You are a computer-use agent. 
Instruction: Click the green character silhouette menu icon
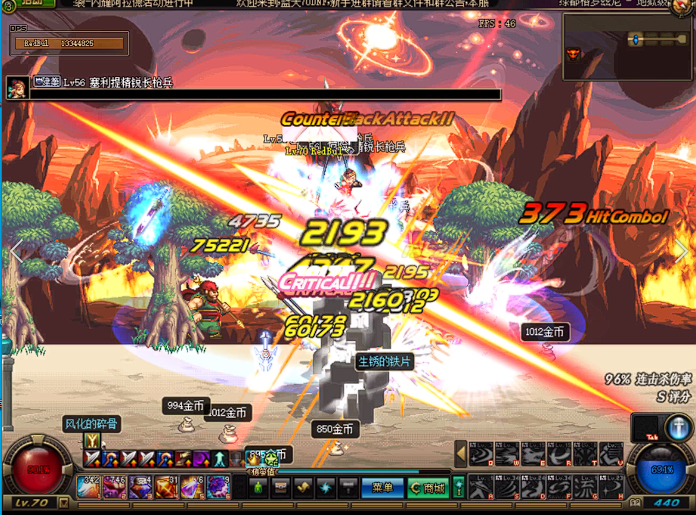259,488
